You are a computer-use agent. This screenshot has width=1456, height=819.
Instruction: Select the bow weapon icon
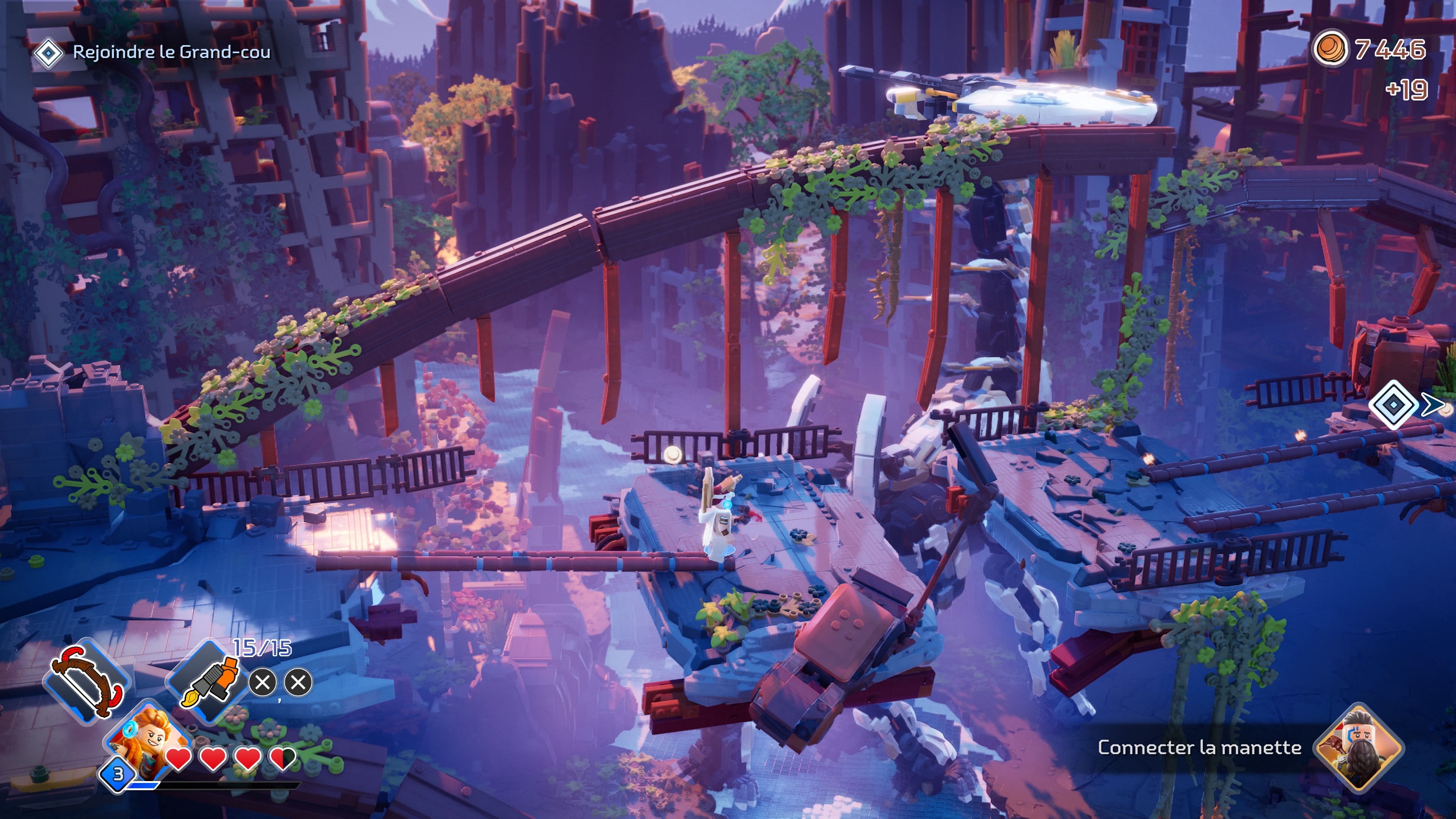click(x=88, y=682)
